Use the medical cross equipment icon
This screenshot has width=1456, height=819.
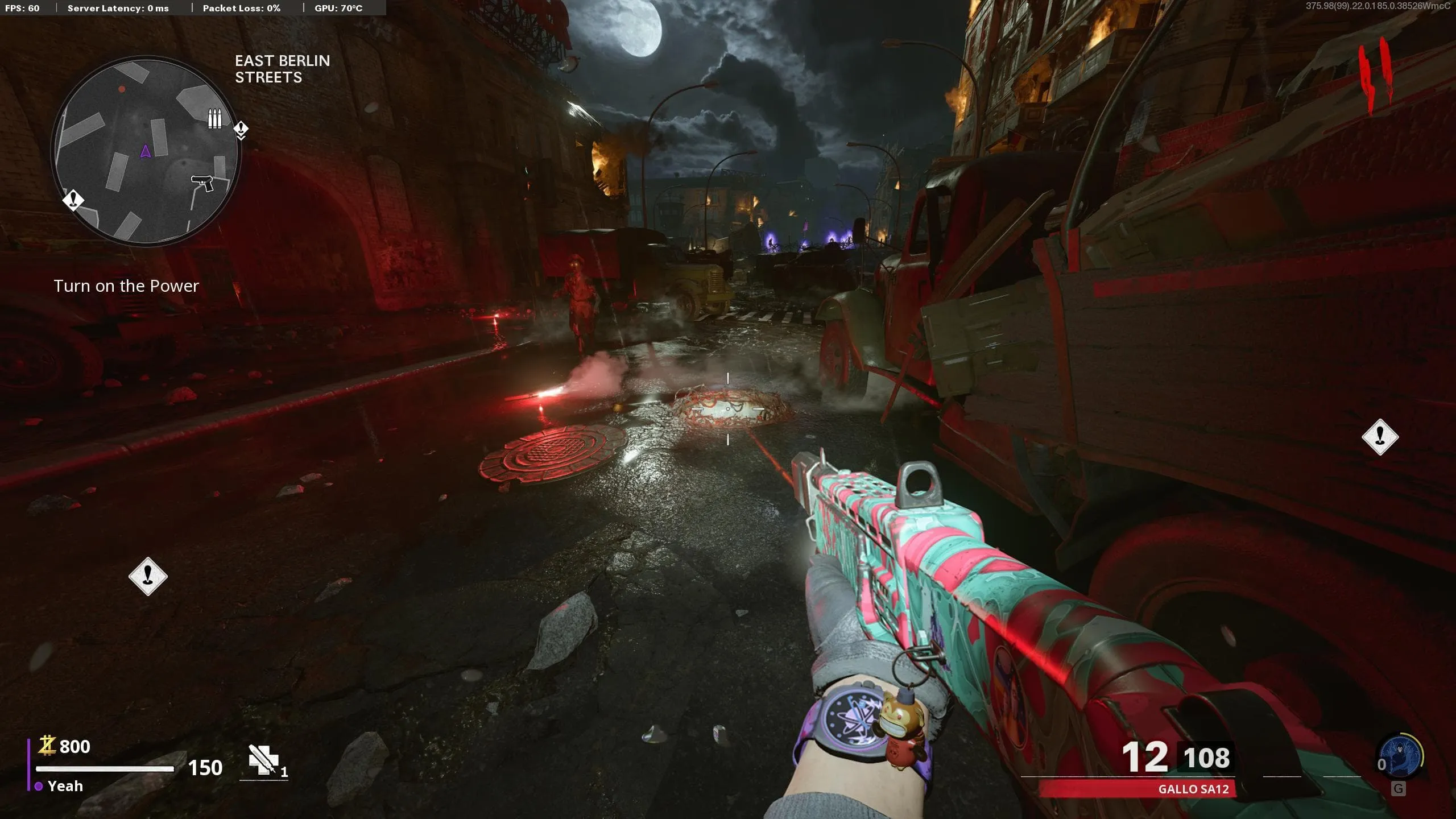[x=264, y=760]
